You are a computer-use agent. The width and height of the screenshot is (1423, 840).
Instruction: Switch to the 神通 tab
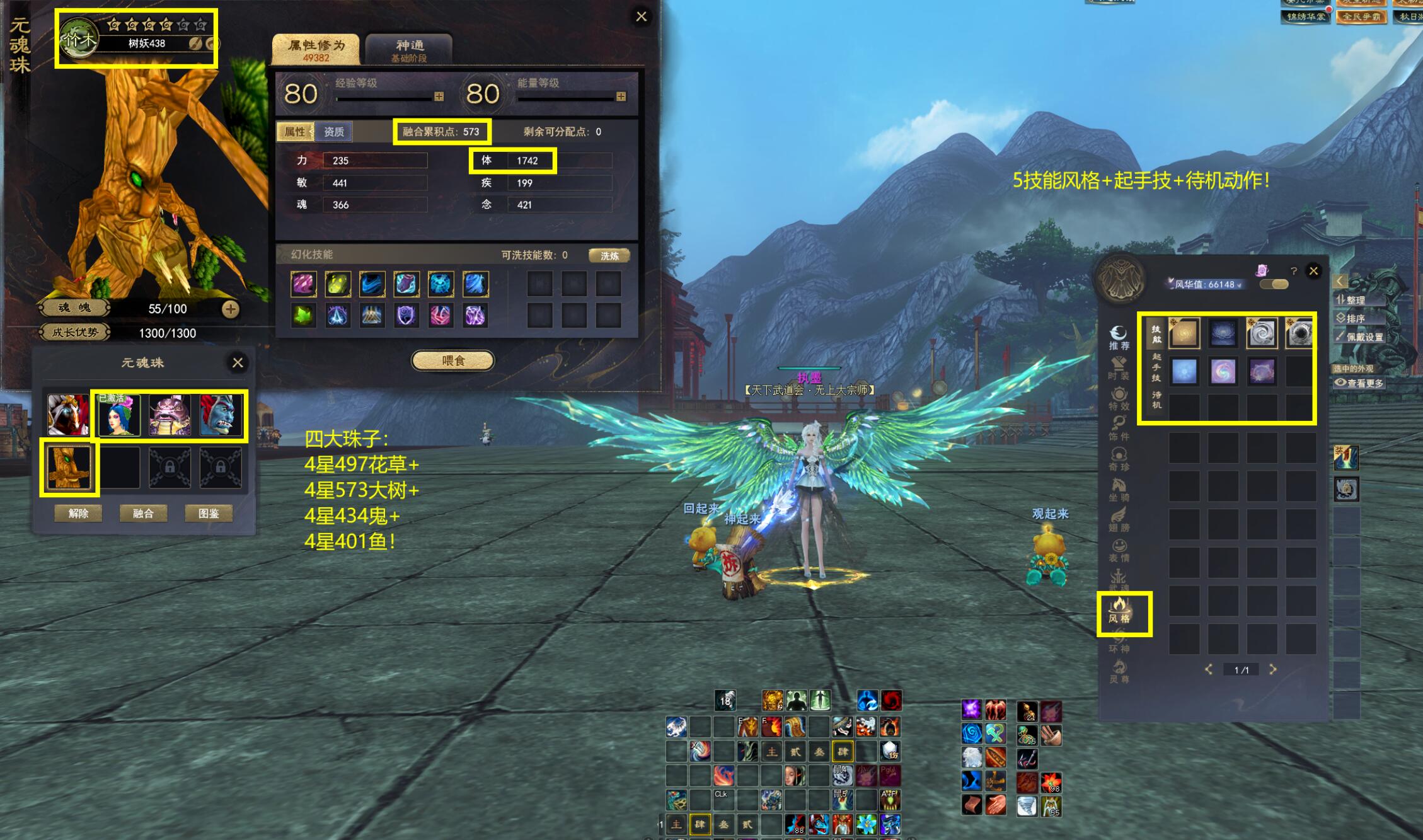tap(409, 50)
